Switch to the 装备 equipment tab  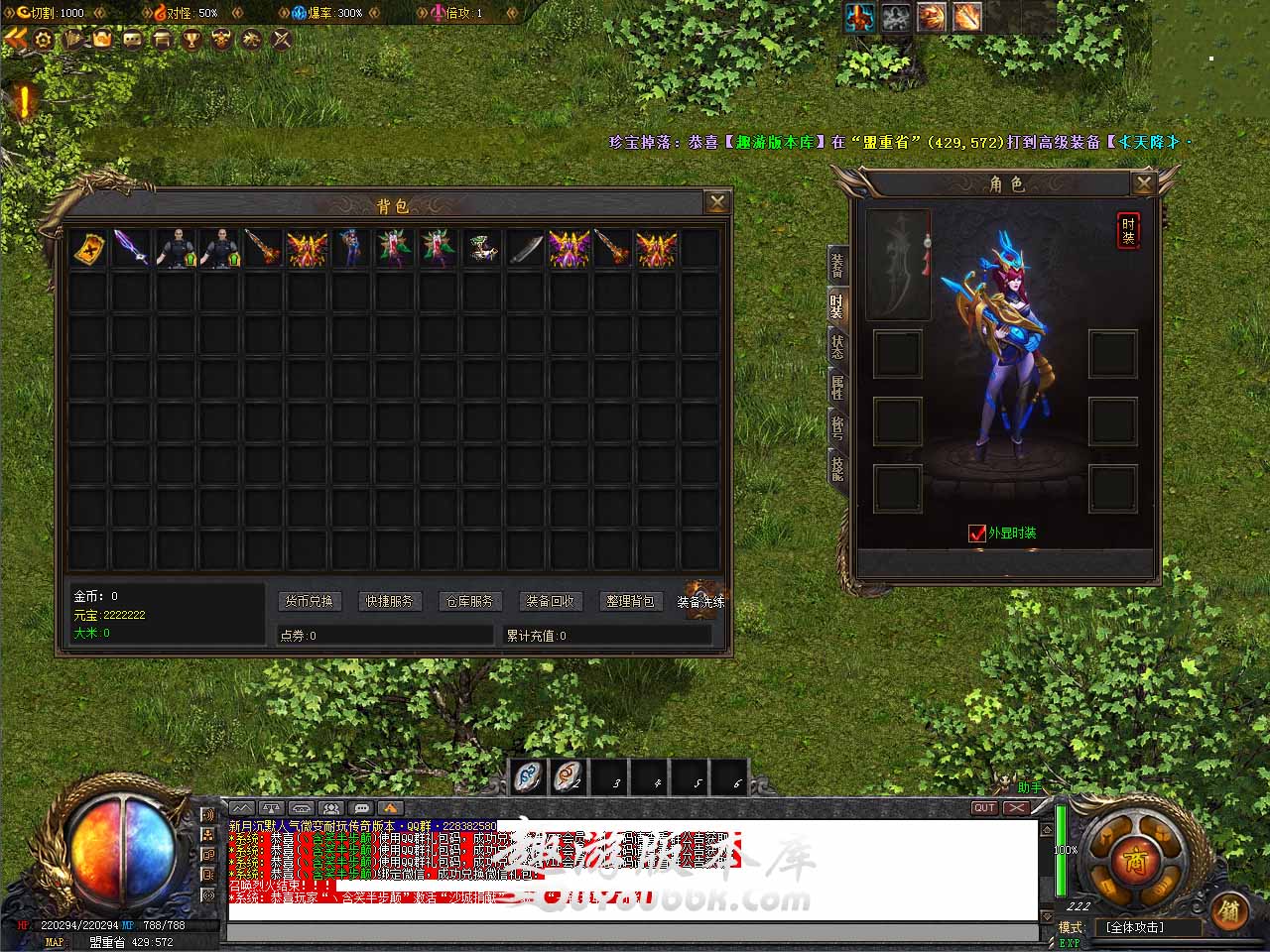click(837, 266)
